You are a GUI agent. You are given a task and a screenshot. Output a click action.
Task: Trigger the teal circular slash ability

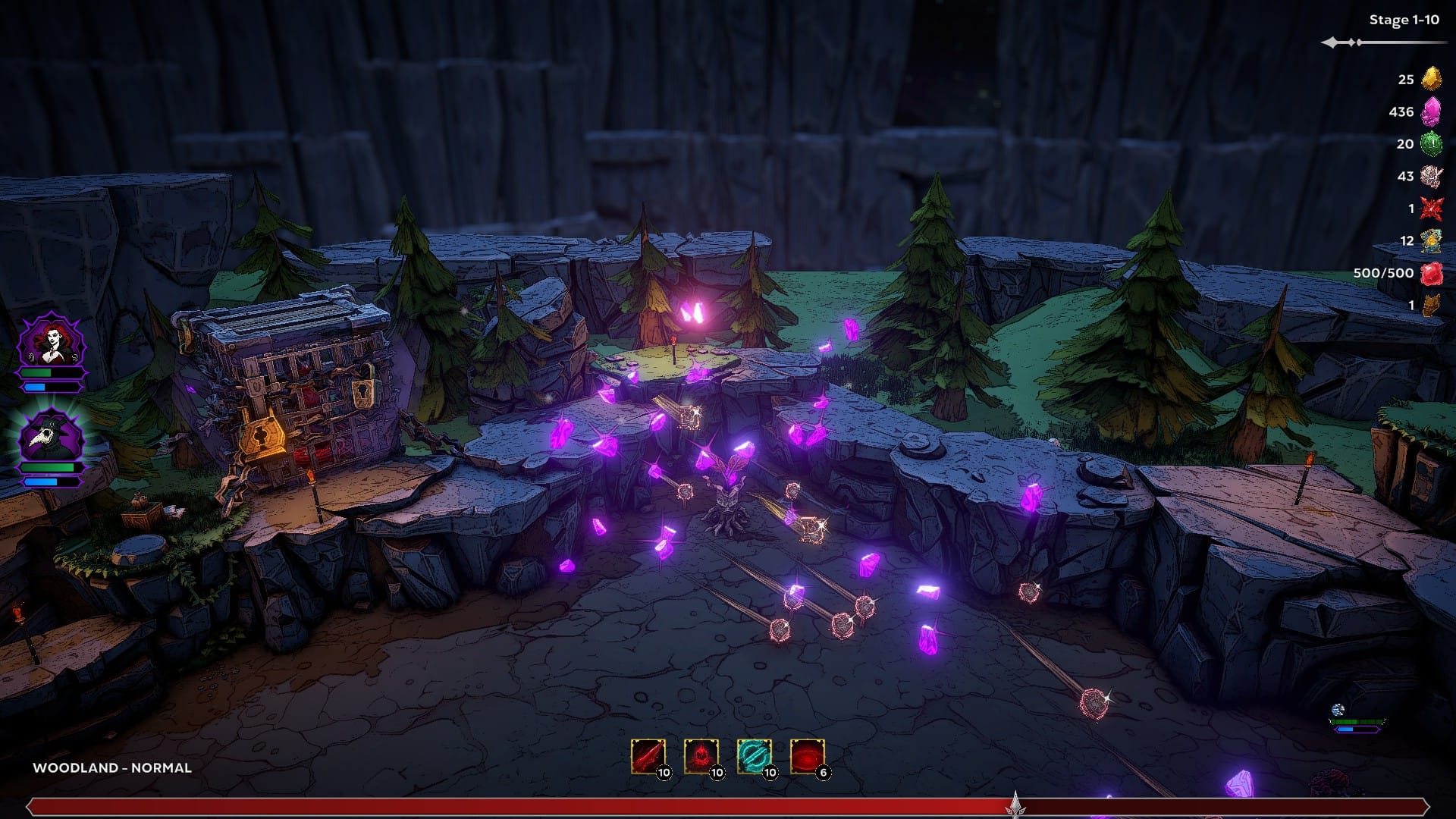(x=754, y=756)
